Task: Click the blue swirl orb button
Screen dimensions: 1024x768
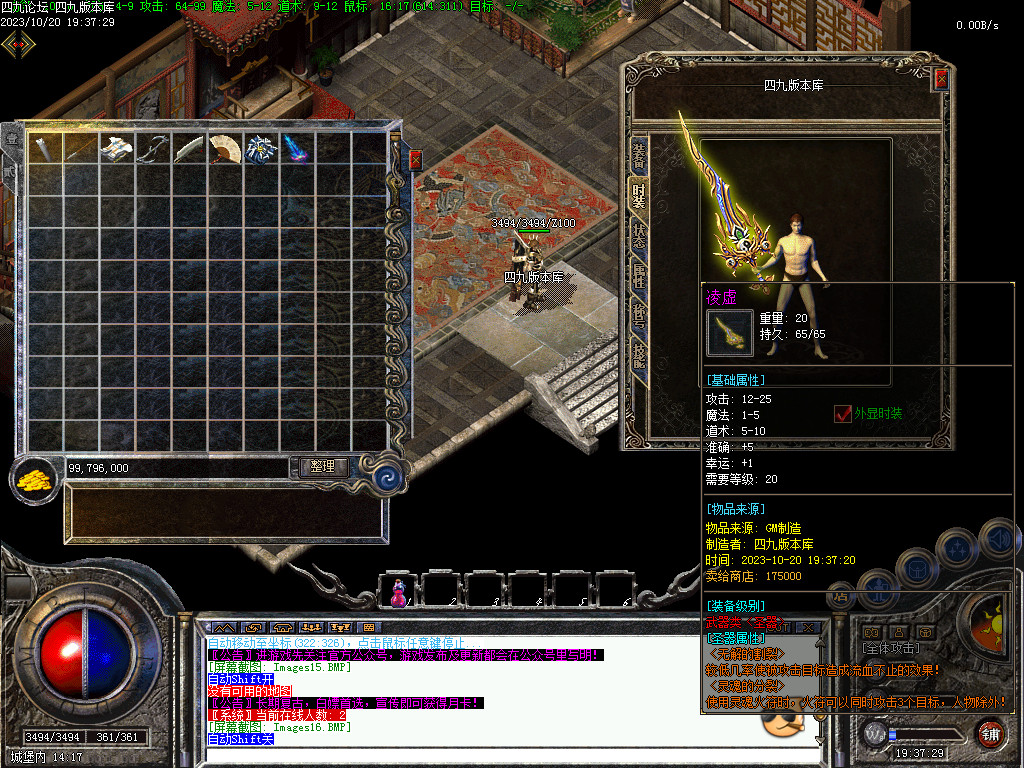Action: [385, 476]
